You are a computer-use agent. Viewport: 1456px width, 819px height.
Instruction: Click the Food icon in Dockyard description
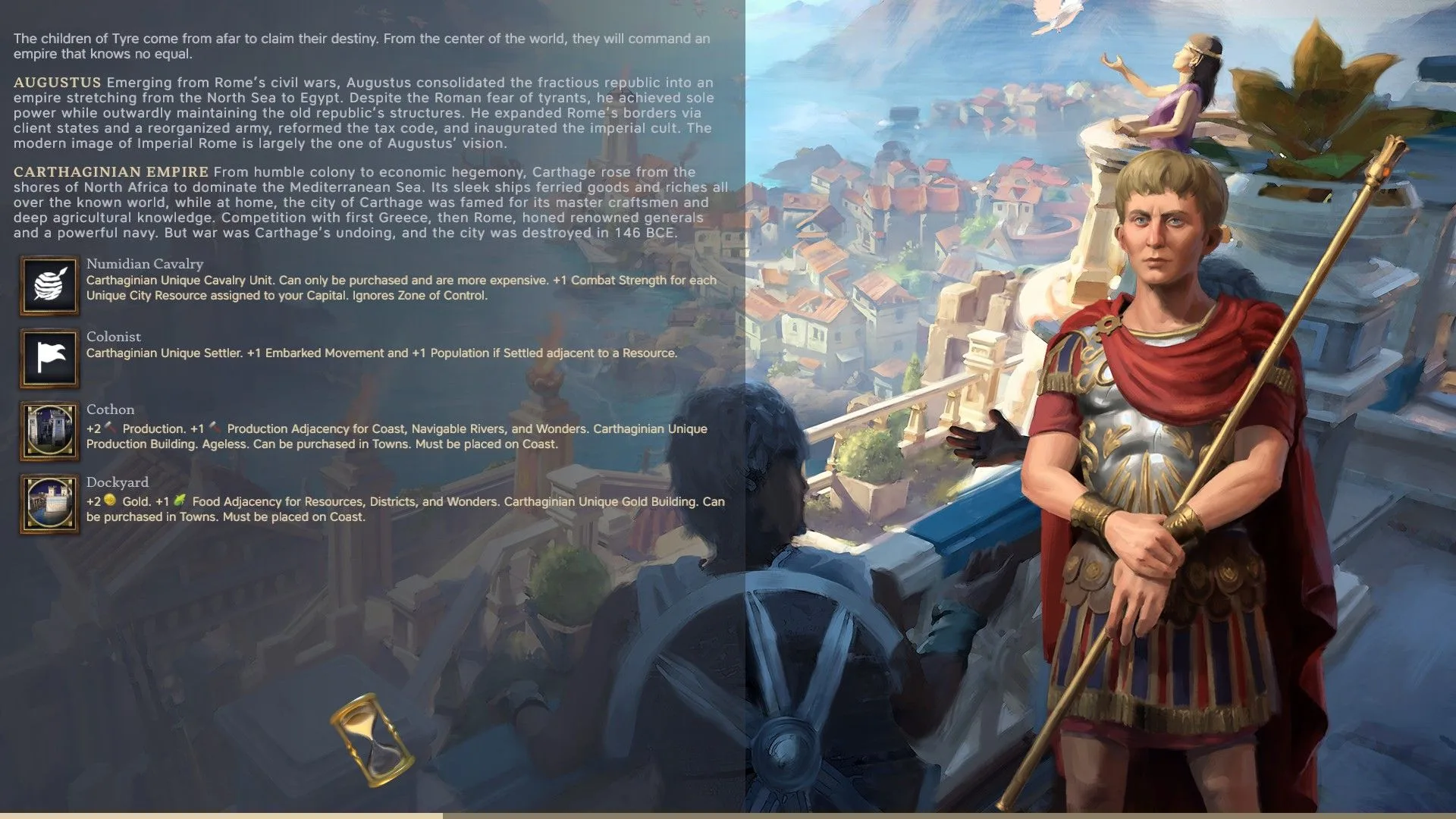[180, 501]
